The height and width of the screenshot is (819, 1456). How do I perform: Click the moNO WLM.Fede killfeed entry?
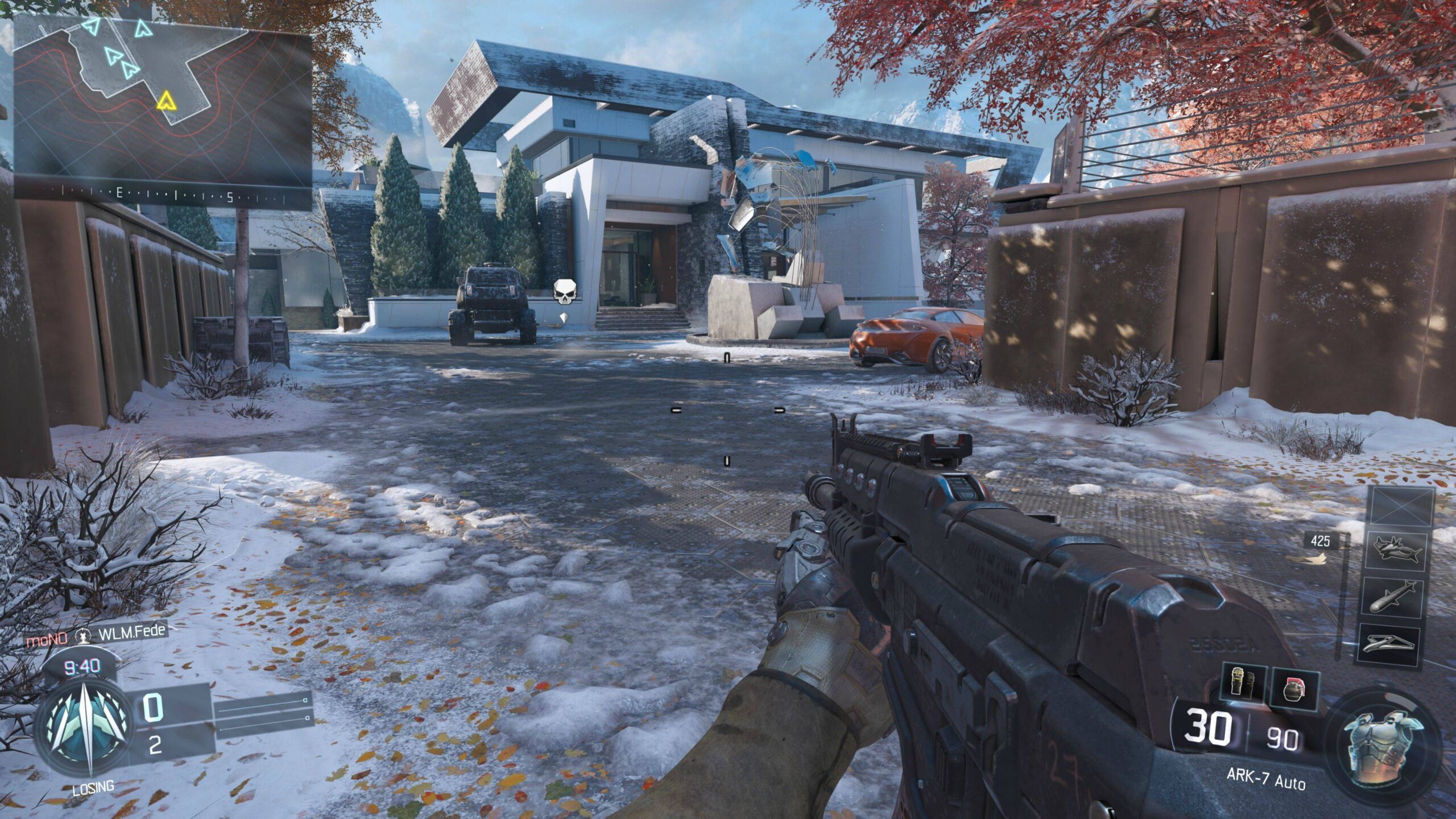click(96, 635)
